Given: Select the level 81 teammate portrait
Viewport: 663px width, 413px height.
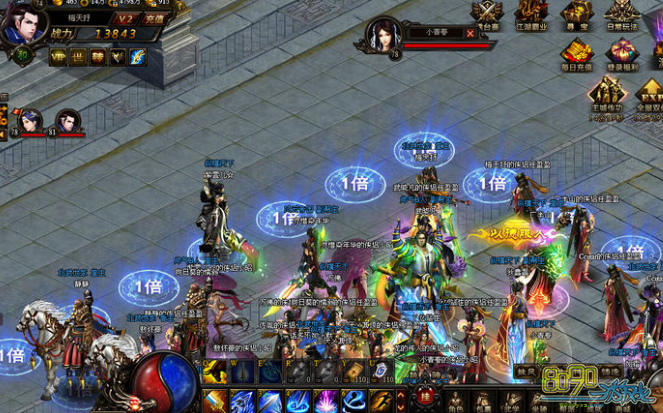Looking at the screenshot, I should click(x=67, y=120).
